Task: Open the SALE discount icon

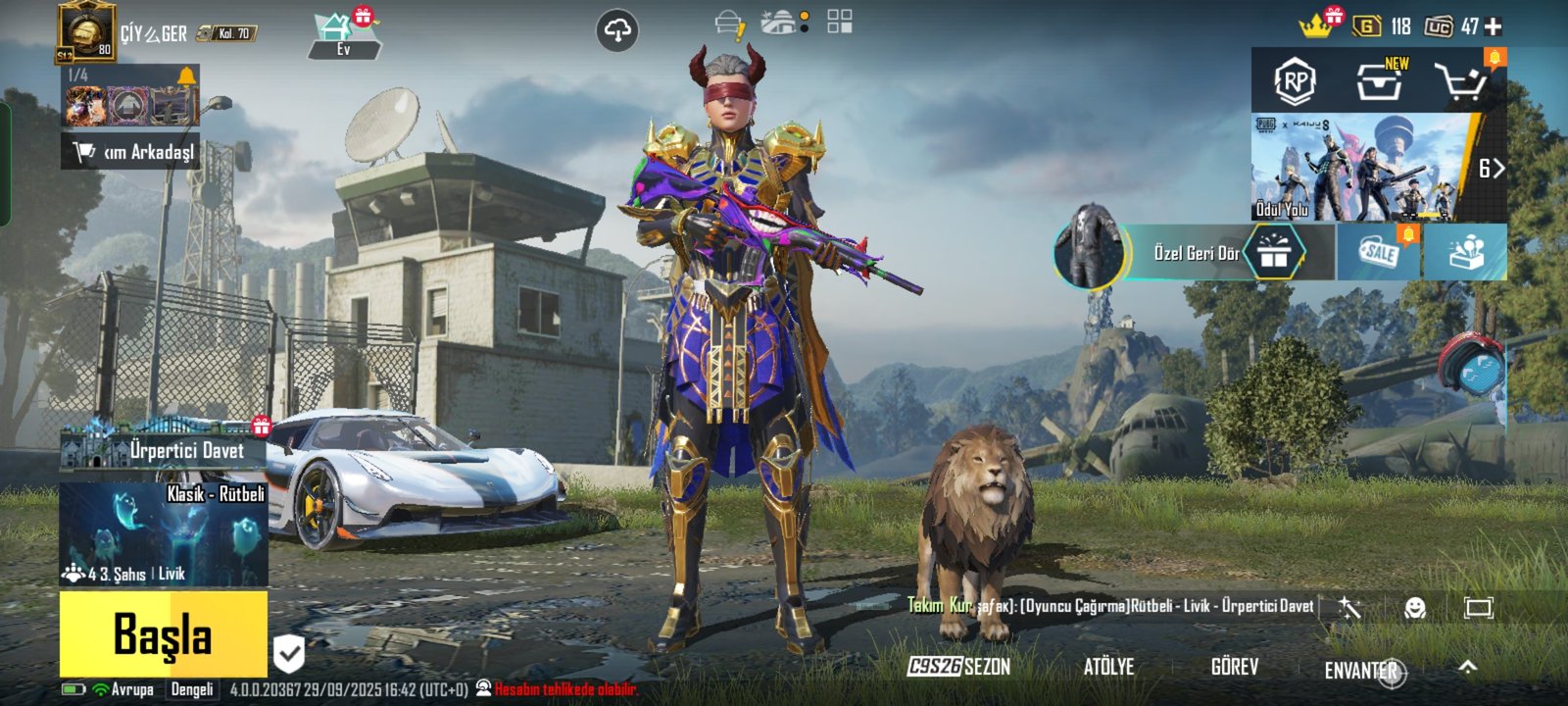Action: tap(1379, 252)
